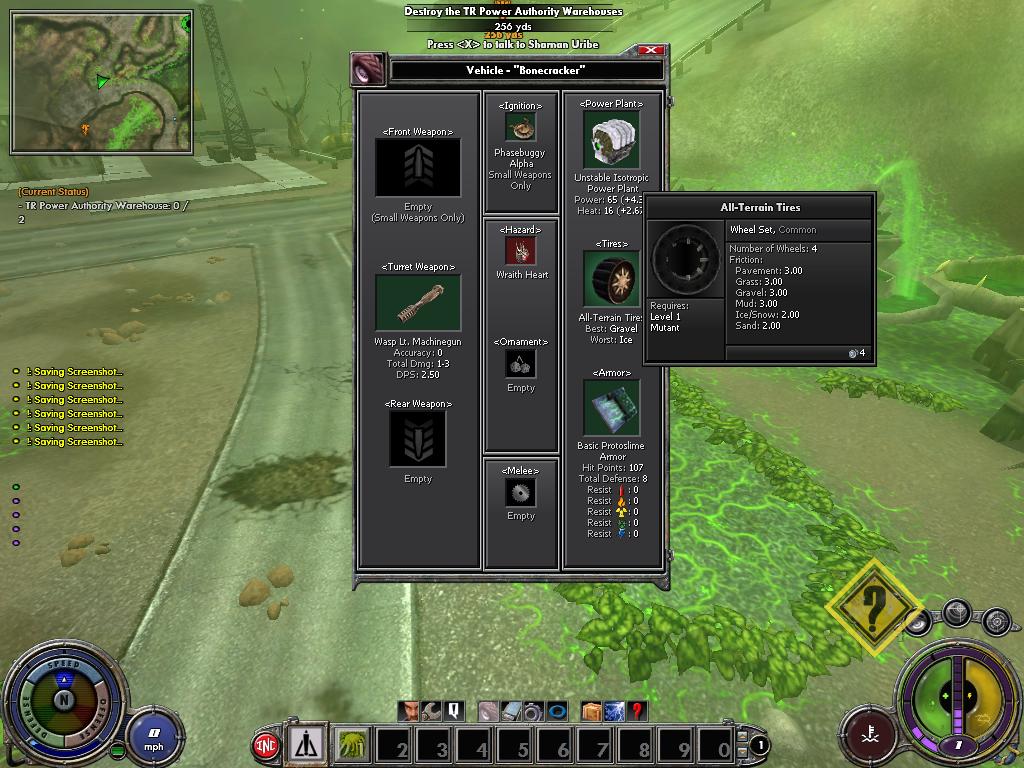This screenshot has height=768, width=1024.
Task: Open the character portrait menu icon
Action: [409, 711]
